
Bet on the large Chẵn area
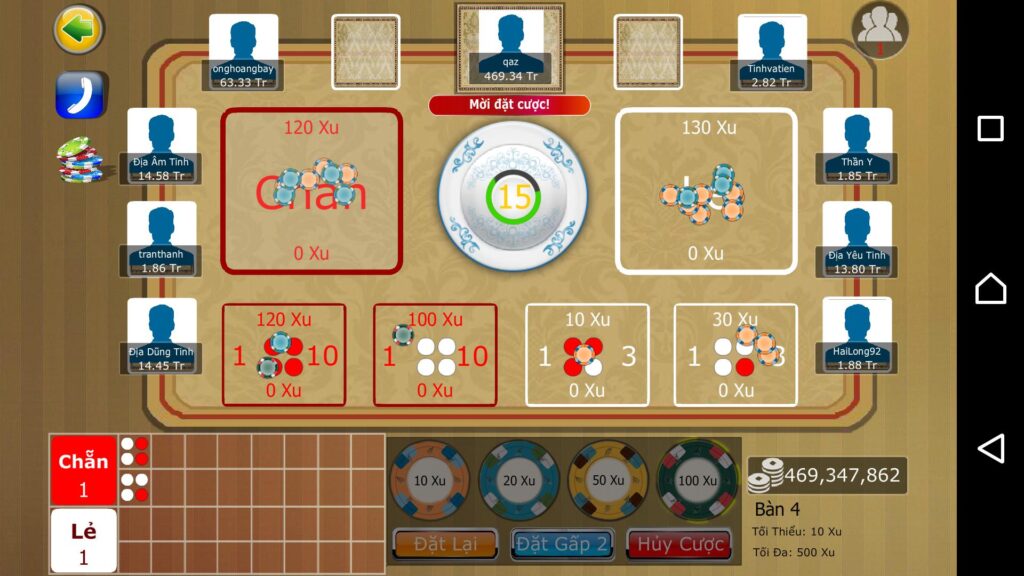tap(311, 191)
